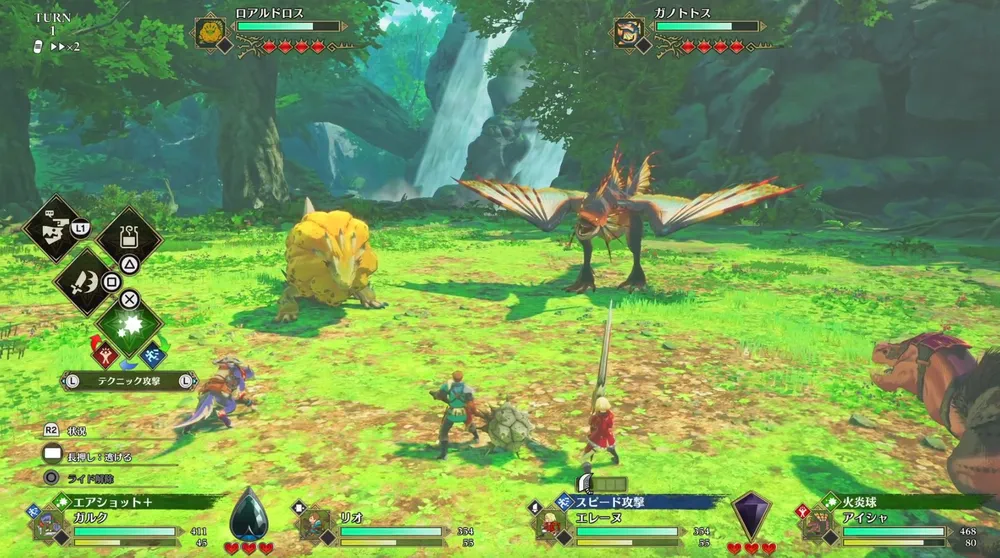Pick the blue speed attack type icon
The height and width of the screenshot is (558, 1000).
tap(152, 352)
